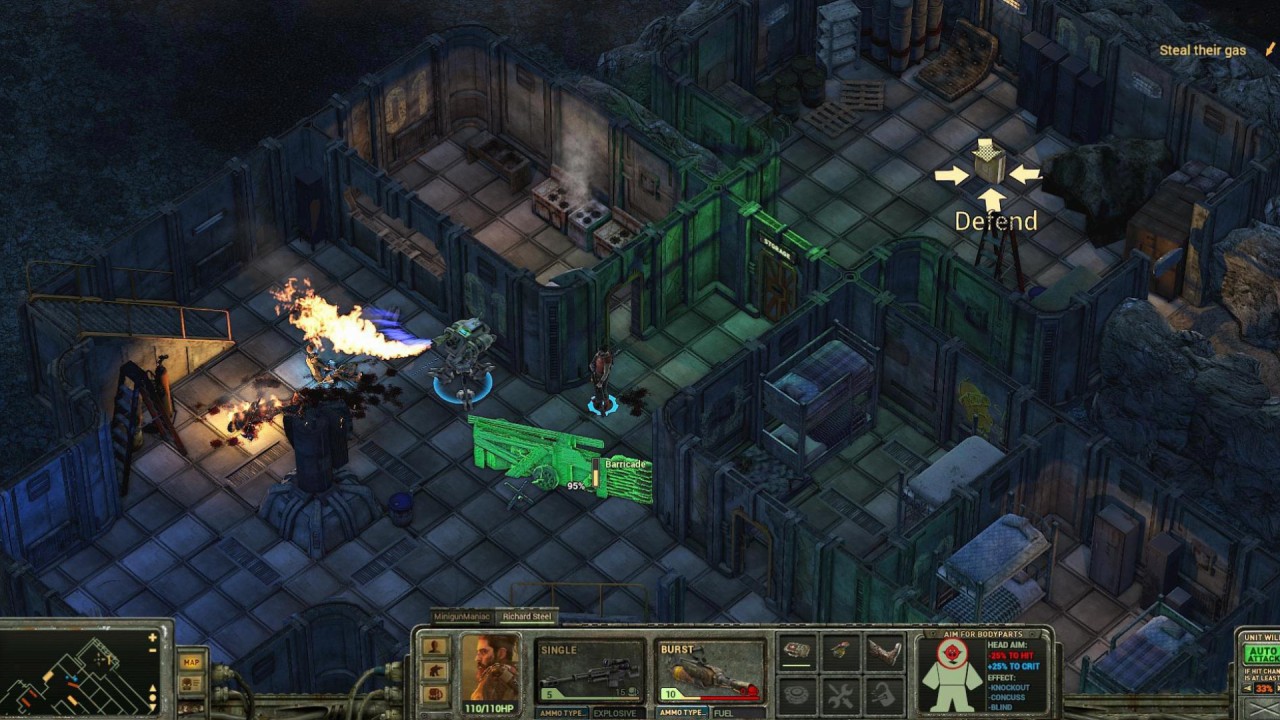Image resolution: width=1280 pixels, height=720 pixels.
Task: Select the wrench and screwdriver repair slot
Action: coord(841,693)
